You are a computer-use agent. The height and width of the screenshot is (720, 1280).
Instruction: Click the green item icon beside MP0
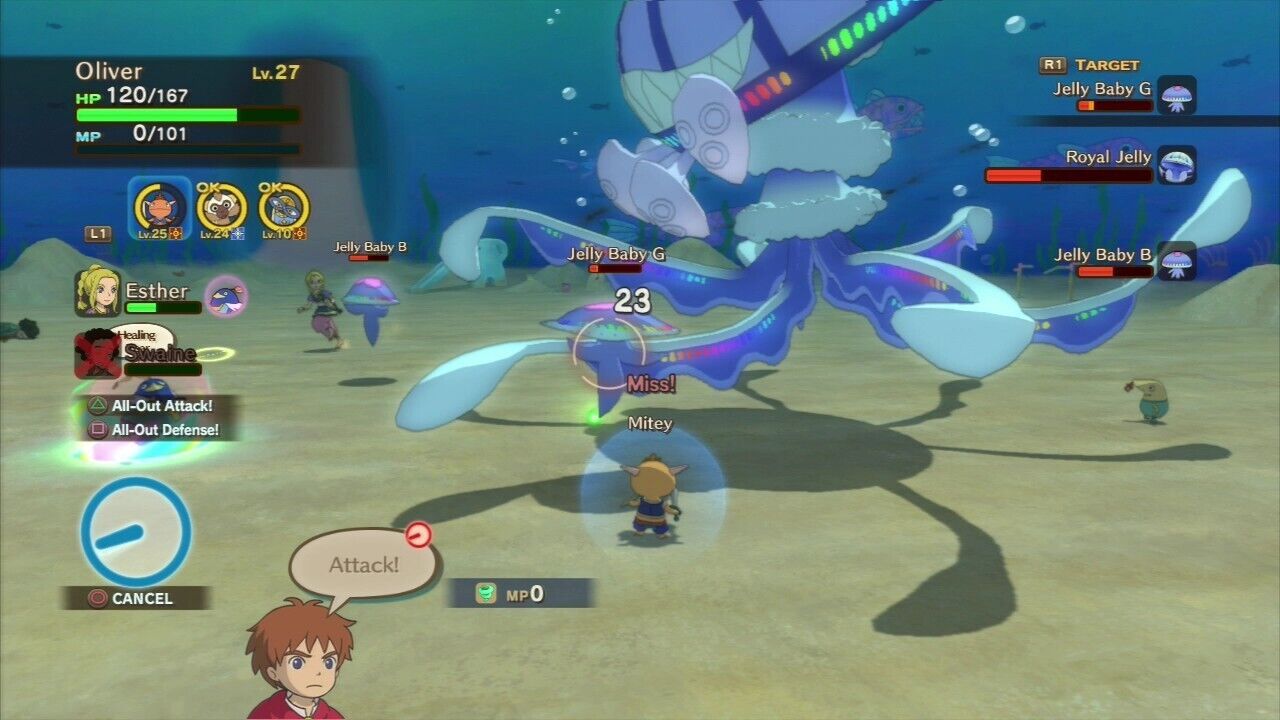(485, 593)
